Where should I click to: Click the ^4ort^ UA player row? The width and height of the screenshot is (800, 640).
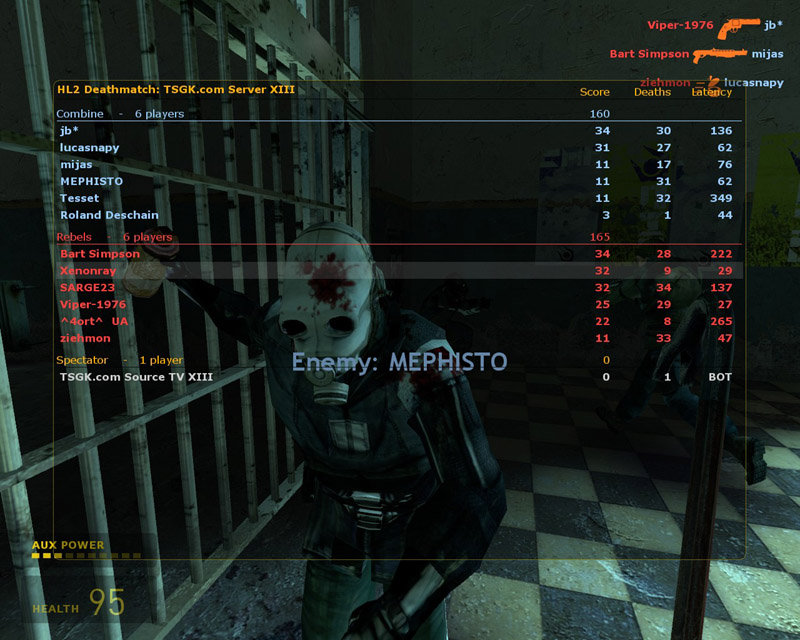click(94, 321)
